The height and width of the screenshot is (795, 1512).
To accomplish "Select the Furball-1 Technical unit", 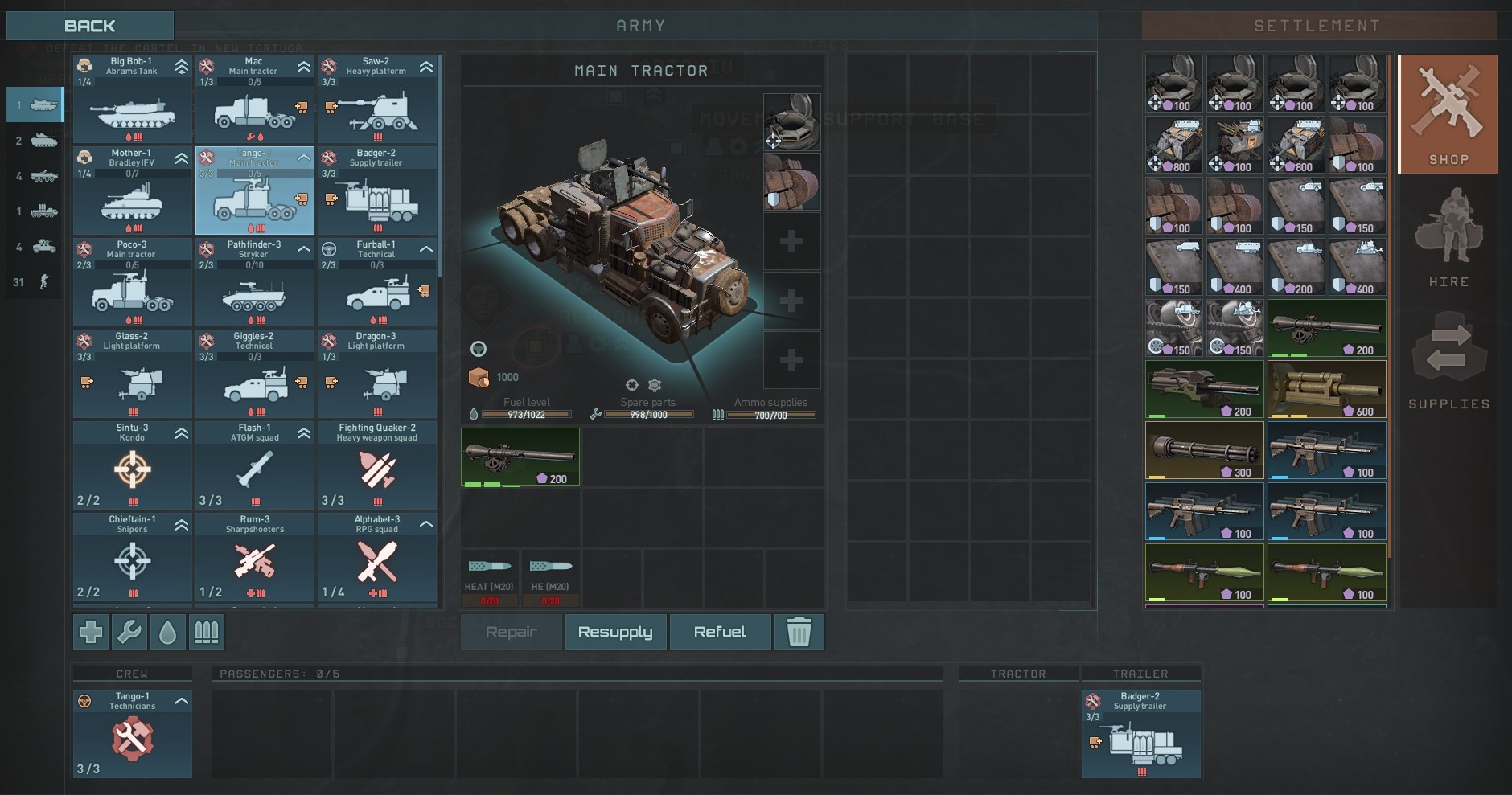I will pos(377,282).
